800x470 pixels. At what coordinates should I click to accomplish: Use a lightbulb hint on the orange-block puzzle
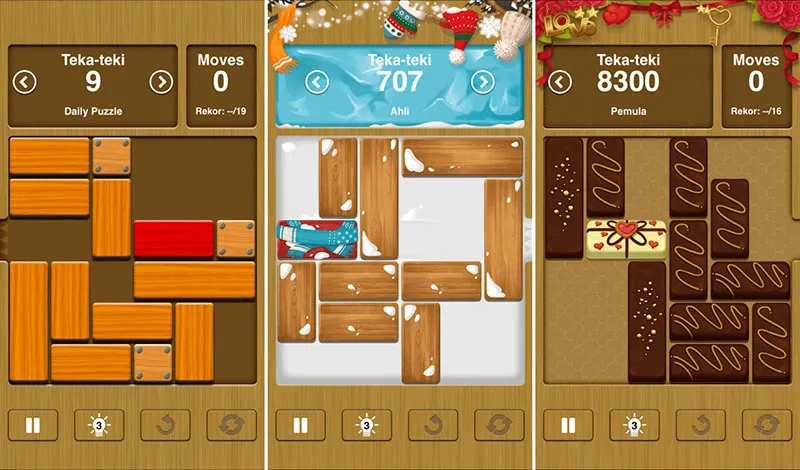point(99,425)
